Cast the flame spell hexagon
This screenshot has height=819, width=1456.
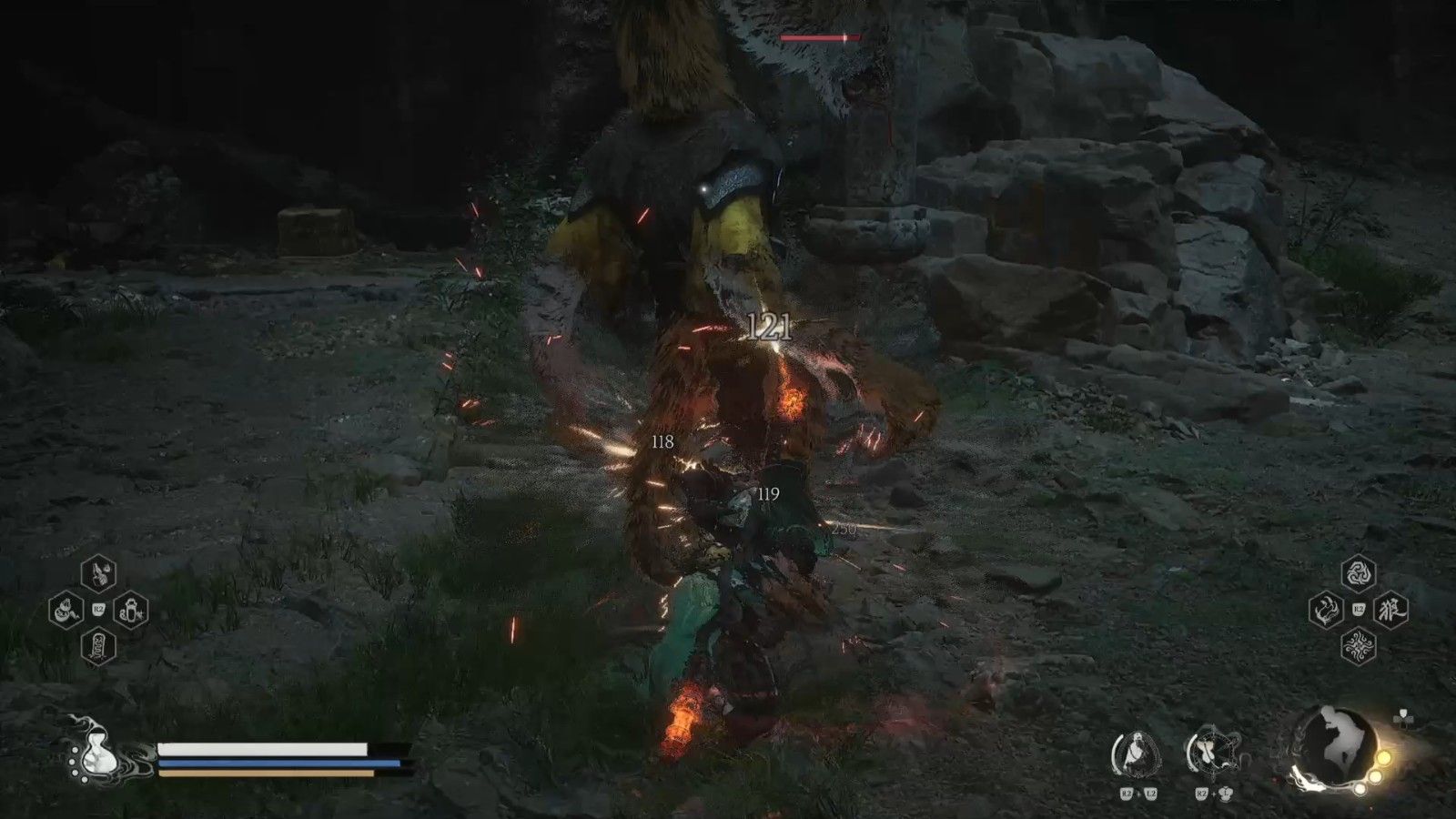[1326, 610]
